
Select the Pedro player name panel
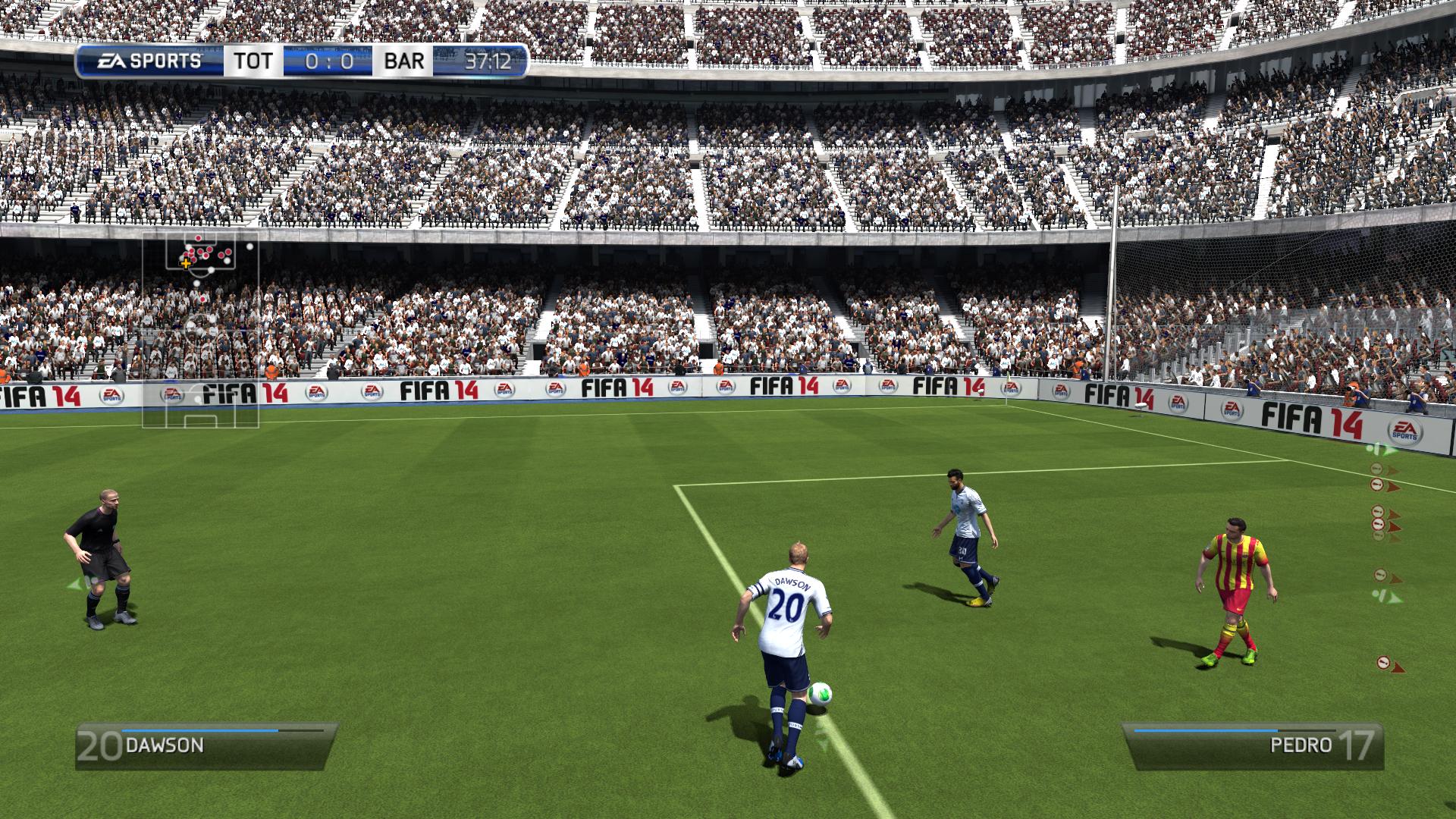[x=1253, y=745]
